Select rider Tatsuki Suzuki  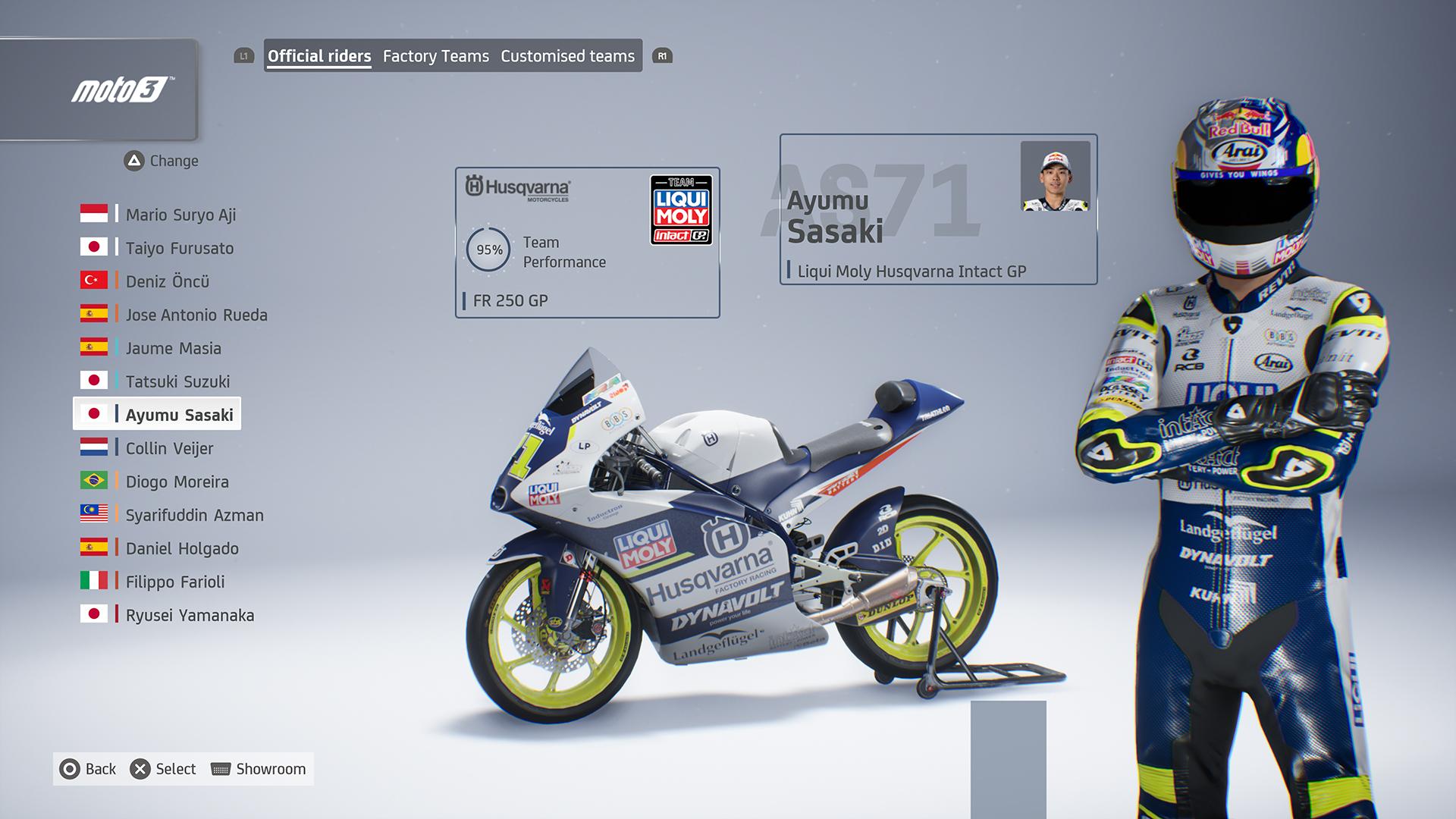click(x=179, y=381)
